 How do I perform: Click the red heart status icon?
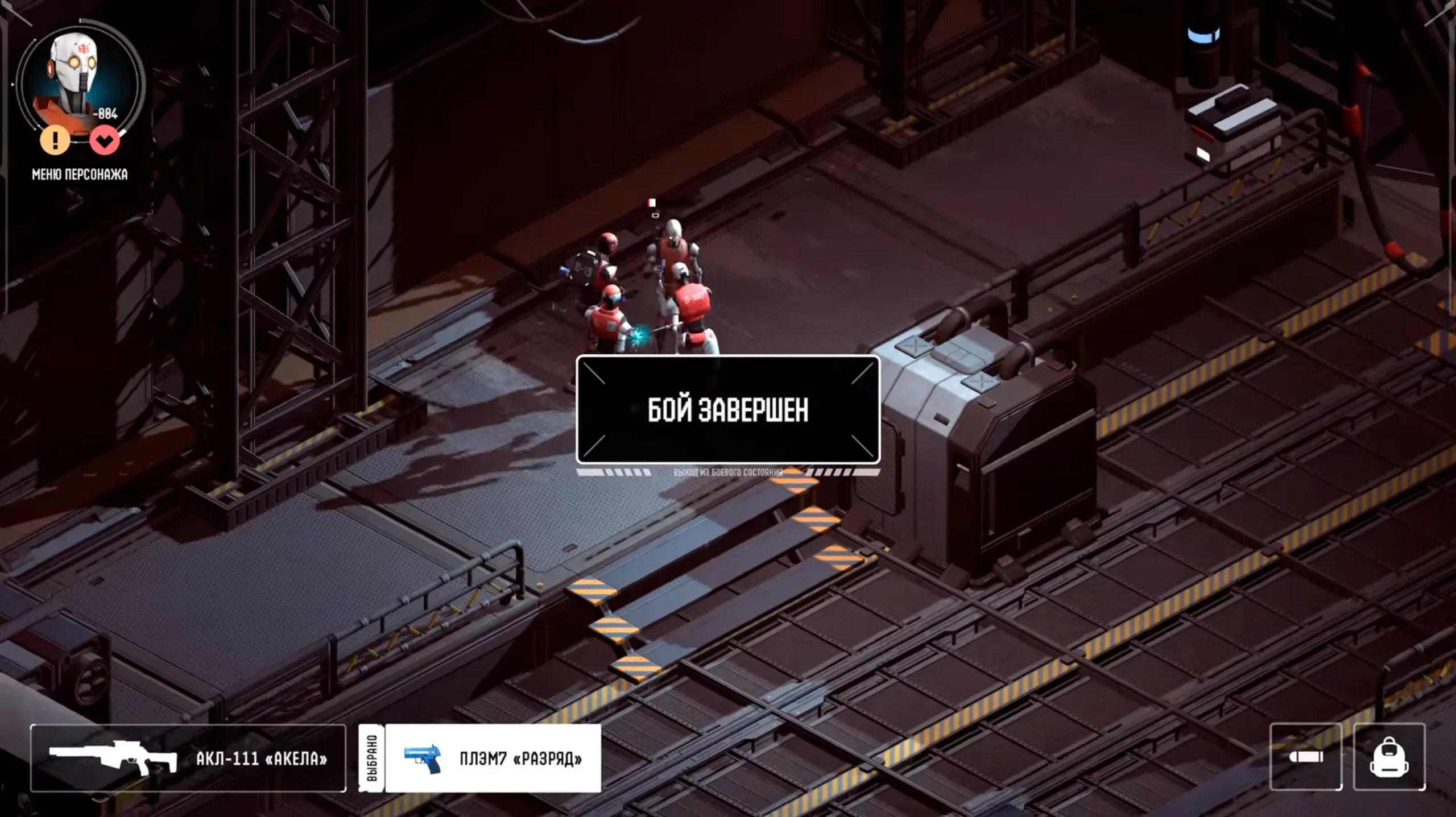(105, 140)
